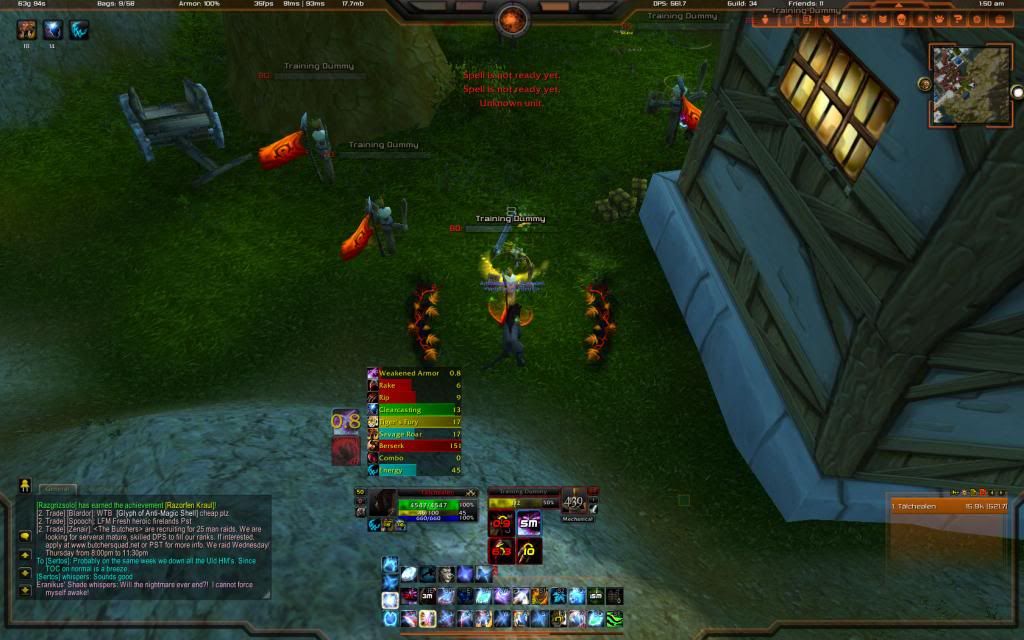Open the chat speech bubble menu
The image size is (1024, 640).
(x=24, y=535)
